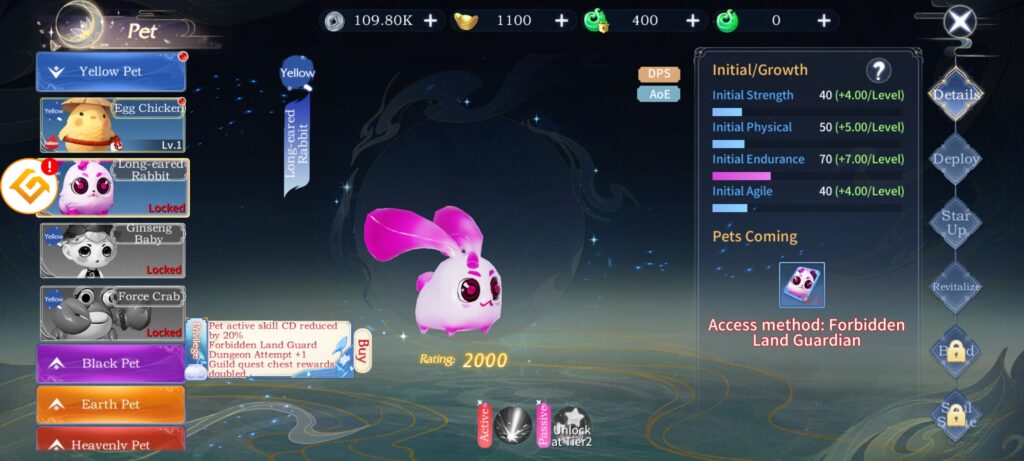
Task: Choose the locked Ginseng Baby pet
Action: 113,249
